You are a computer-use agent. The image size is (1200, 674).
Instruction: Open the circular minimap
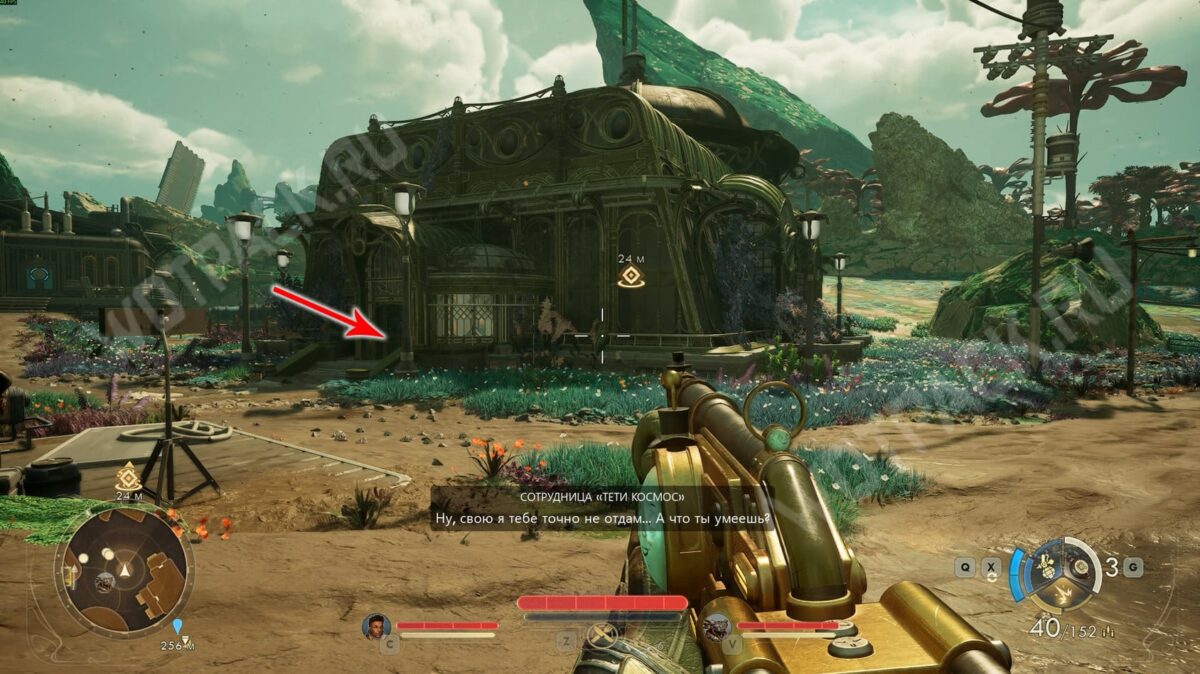coord(124,568)
